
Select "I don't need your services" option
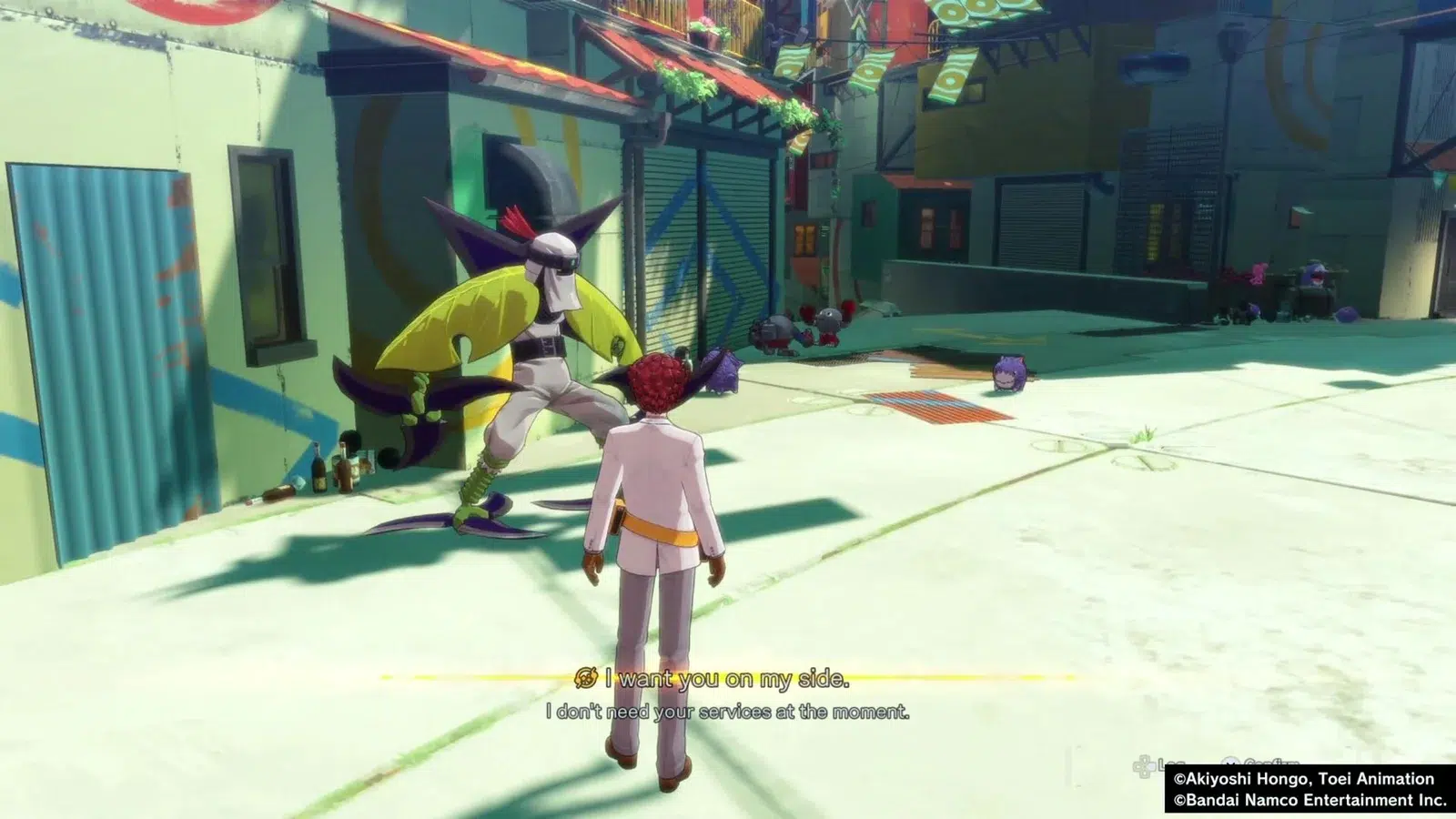tap(727, 712)
